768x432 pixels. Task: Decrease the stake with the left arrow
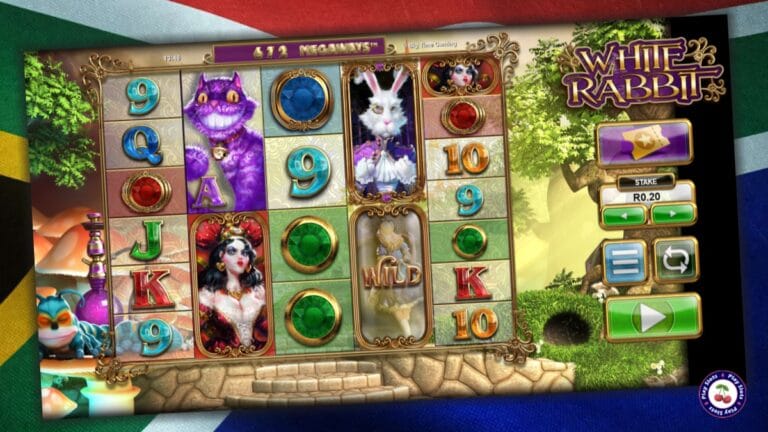click(x=622, y=214)
